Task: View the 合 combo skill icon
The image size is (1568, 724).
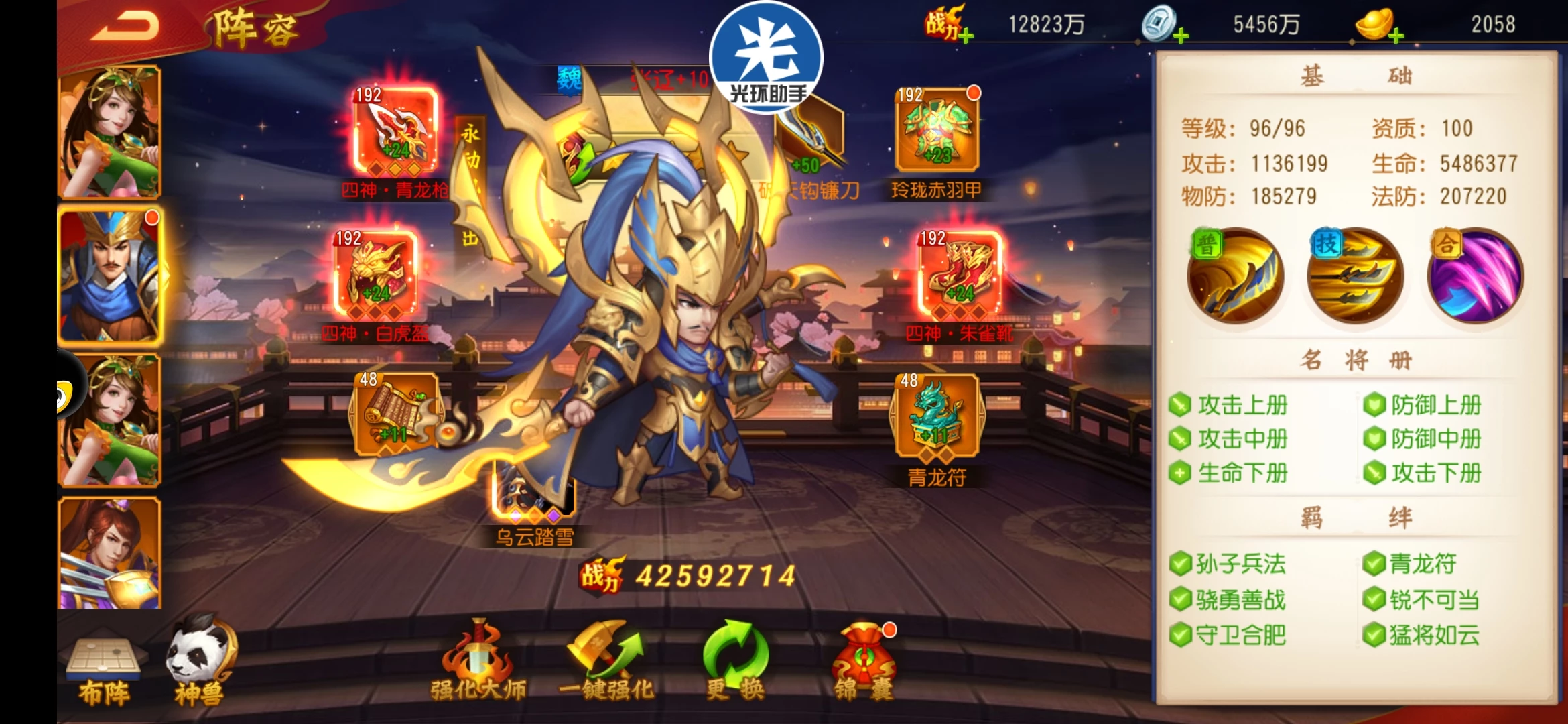Action: click(x=1476, y=276)
